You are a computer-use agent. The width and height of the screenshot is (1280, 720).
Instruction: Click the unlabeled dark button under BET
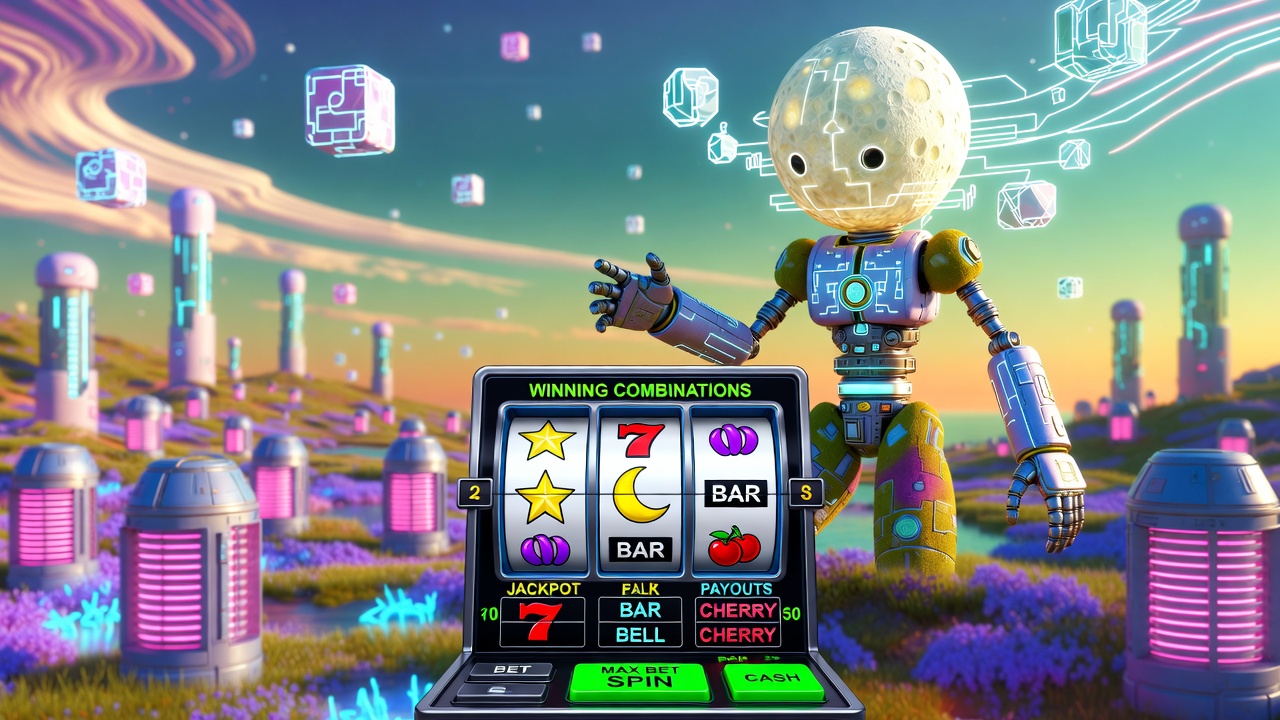click(x=503, y=691)
